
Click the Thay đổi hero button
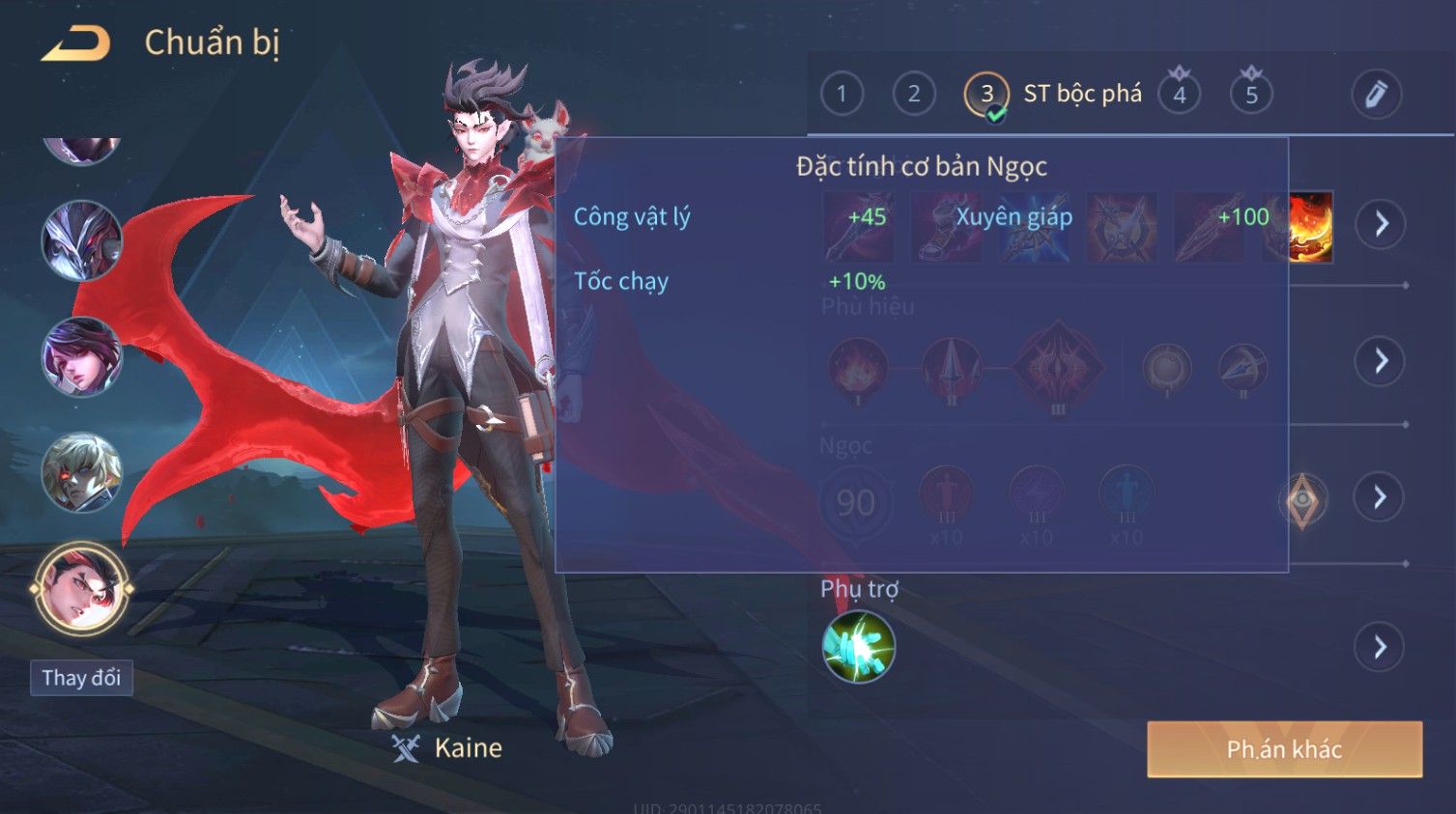point(81,678)
